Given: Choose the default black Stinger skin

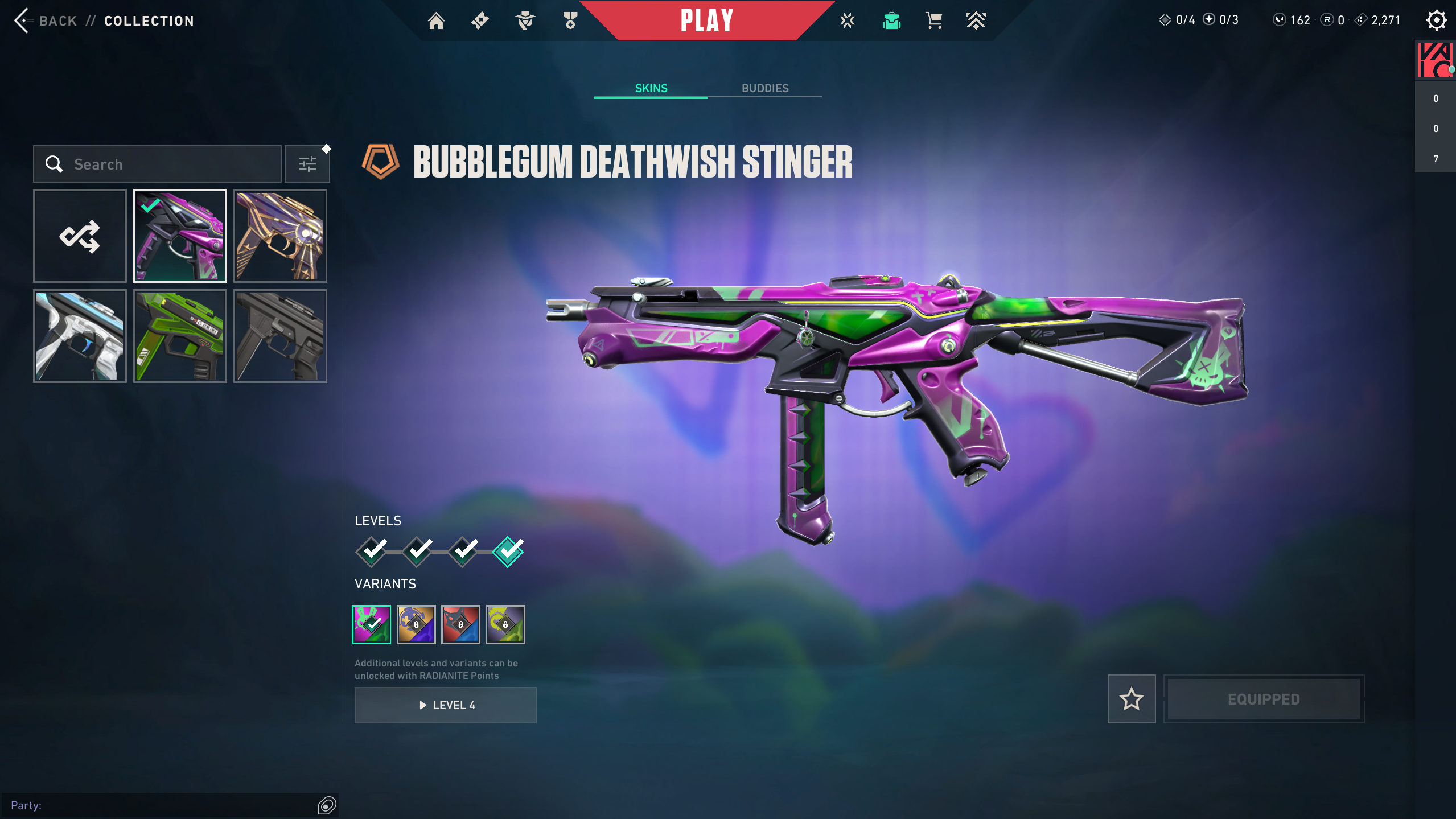Looking at the screenshot, I should click(x=280, y=336).
